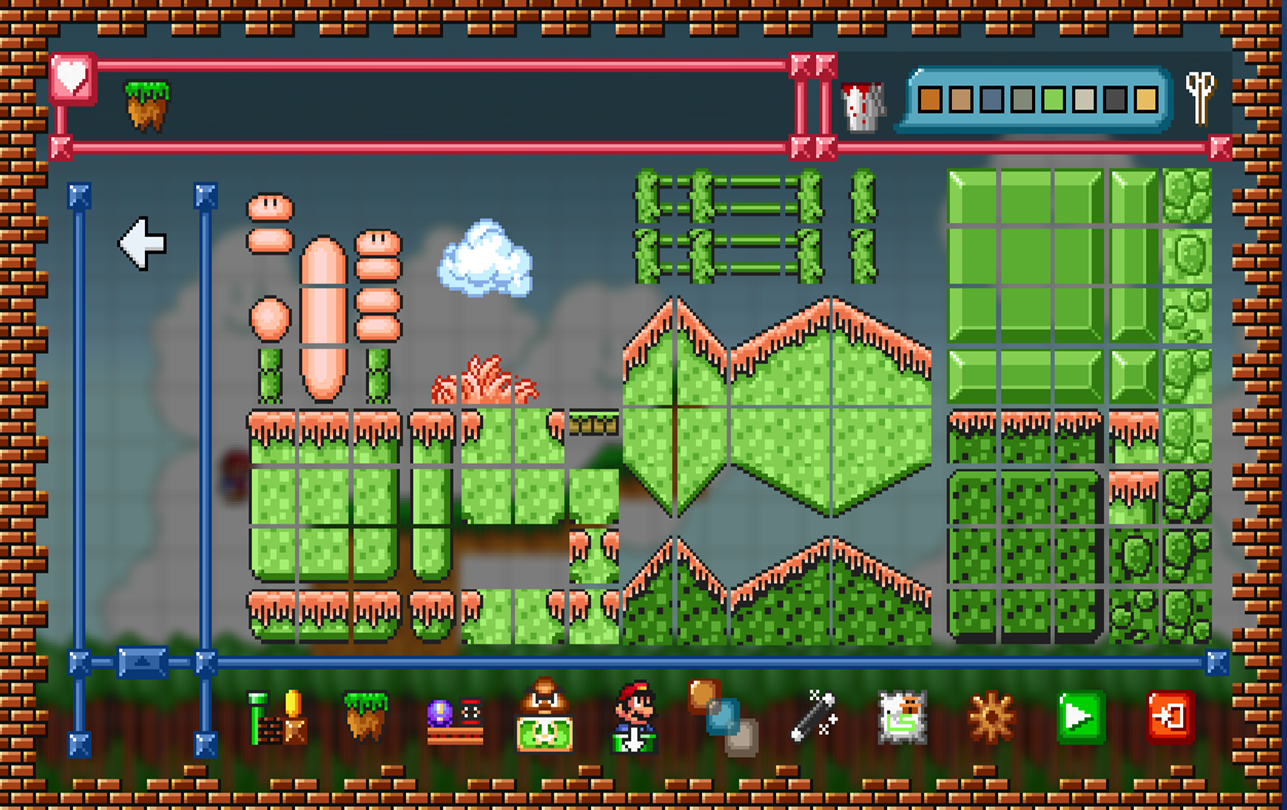
Task: Exit the editor with red button
Action: [1170, 717]
